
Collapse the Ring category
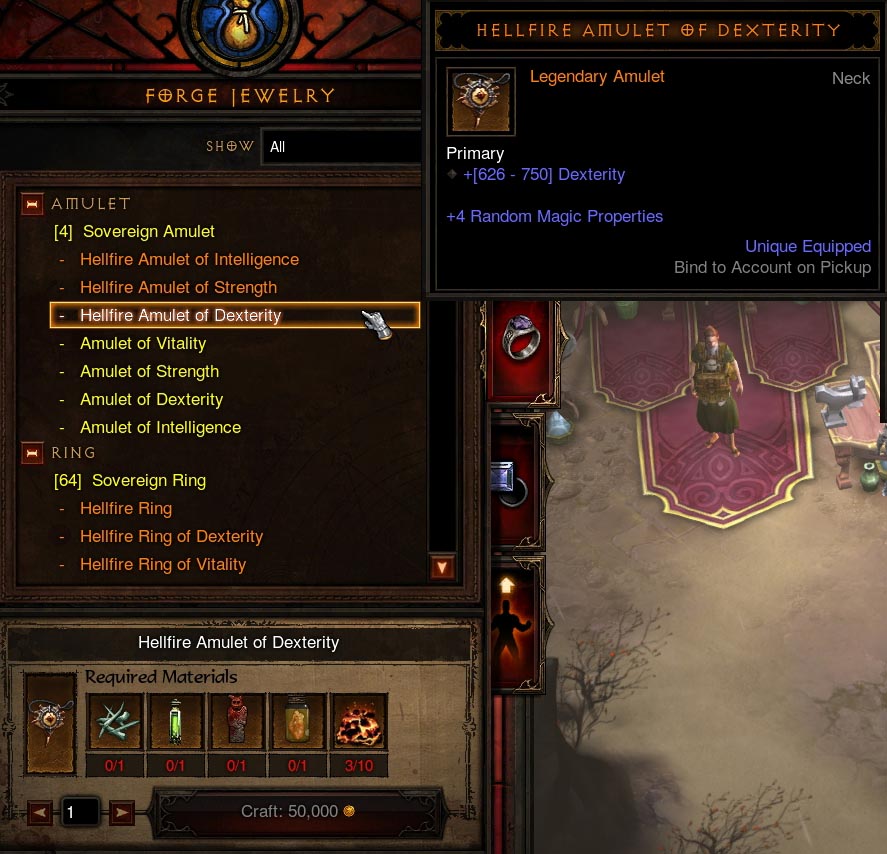[x=33, y=453]
